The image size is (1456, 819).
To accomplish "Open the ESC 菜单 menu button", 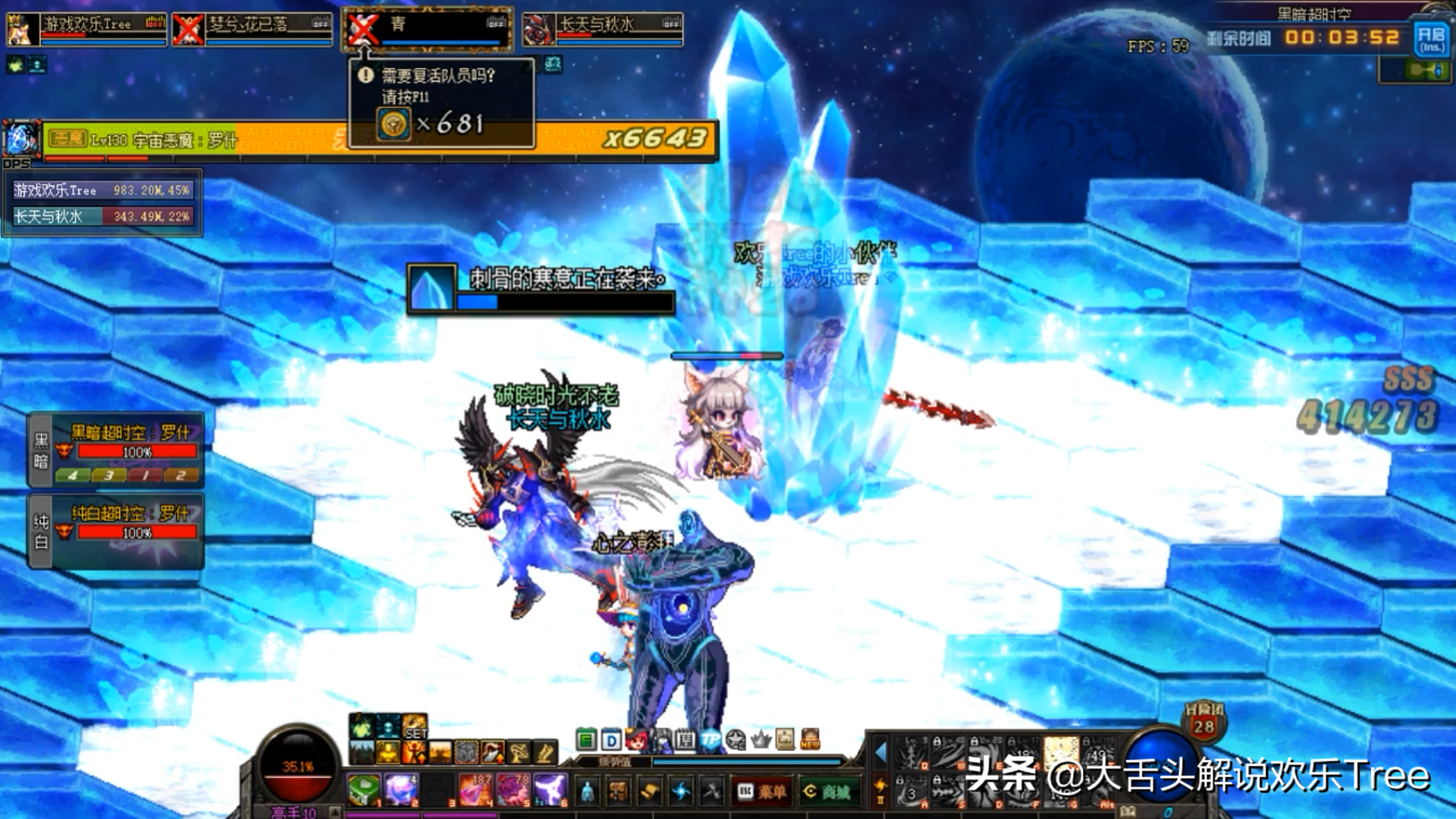I will pyautogui.click(x=761, y=792).
